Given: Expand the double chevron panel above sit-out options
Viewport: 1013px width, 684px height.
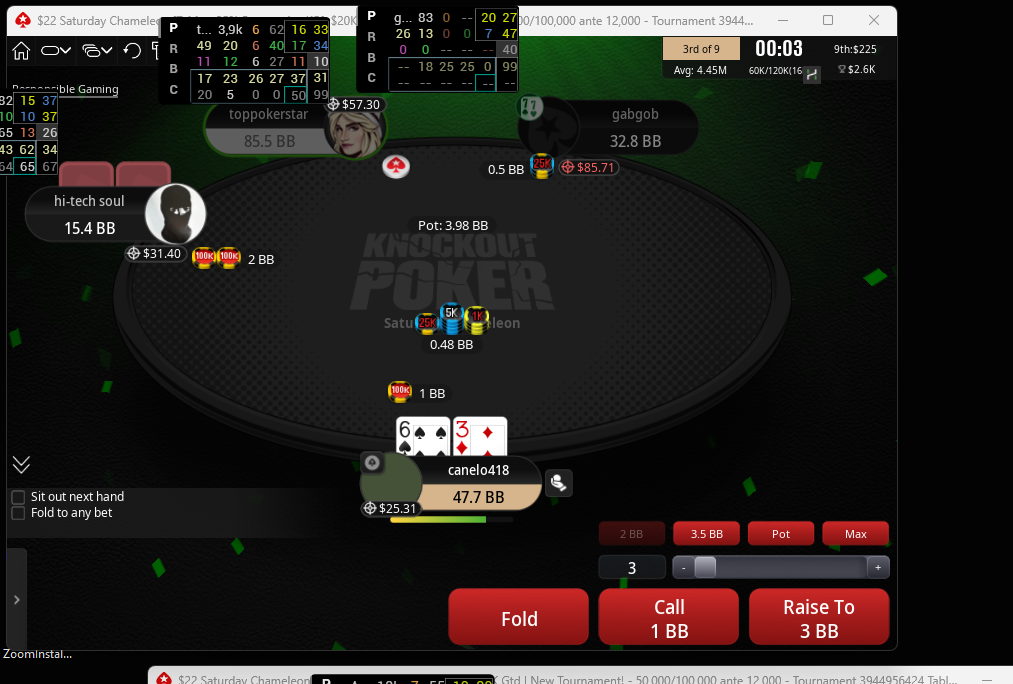Looking at the screenshot, I should tap(21, 464).
